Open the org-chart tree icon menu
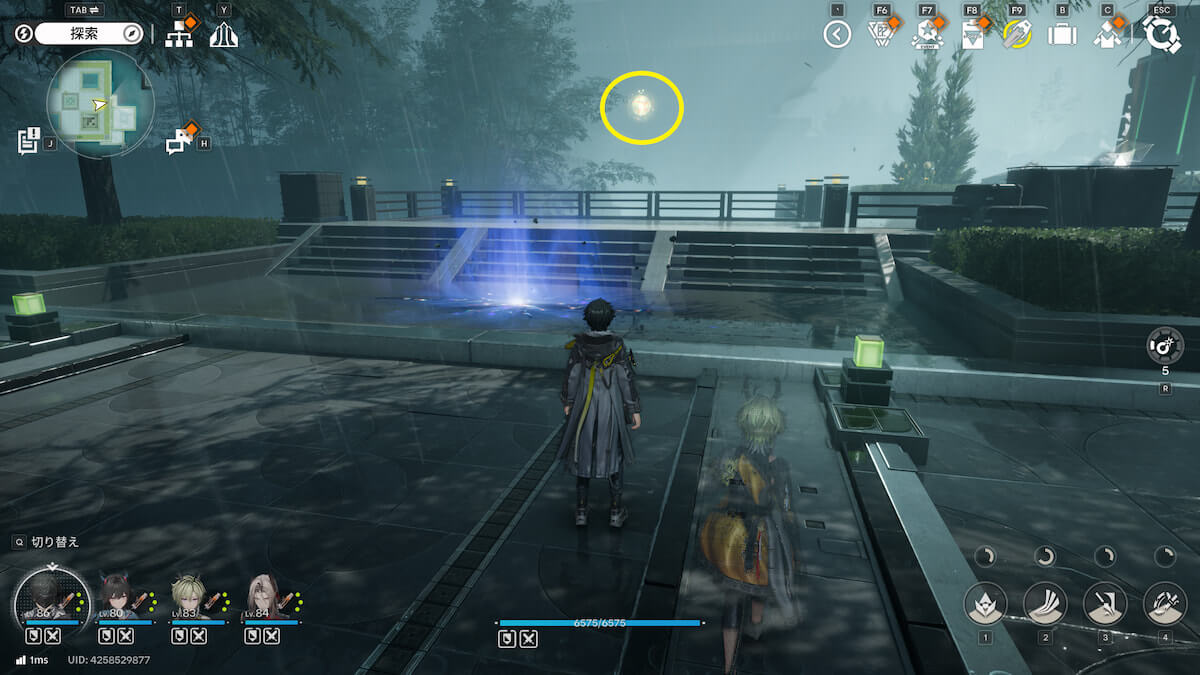Viewport: 1200px width, 675px height. (179, 35)
